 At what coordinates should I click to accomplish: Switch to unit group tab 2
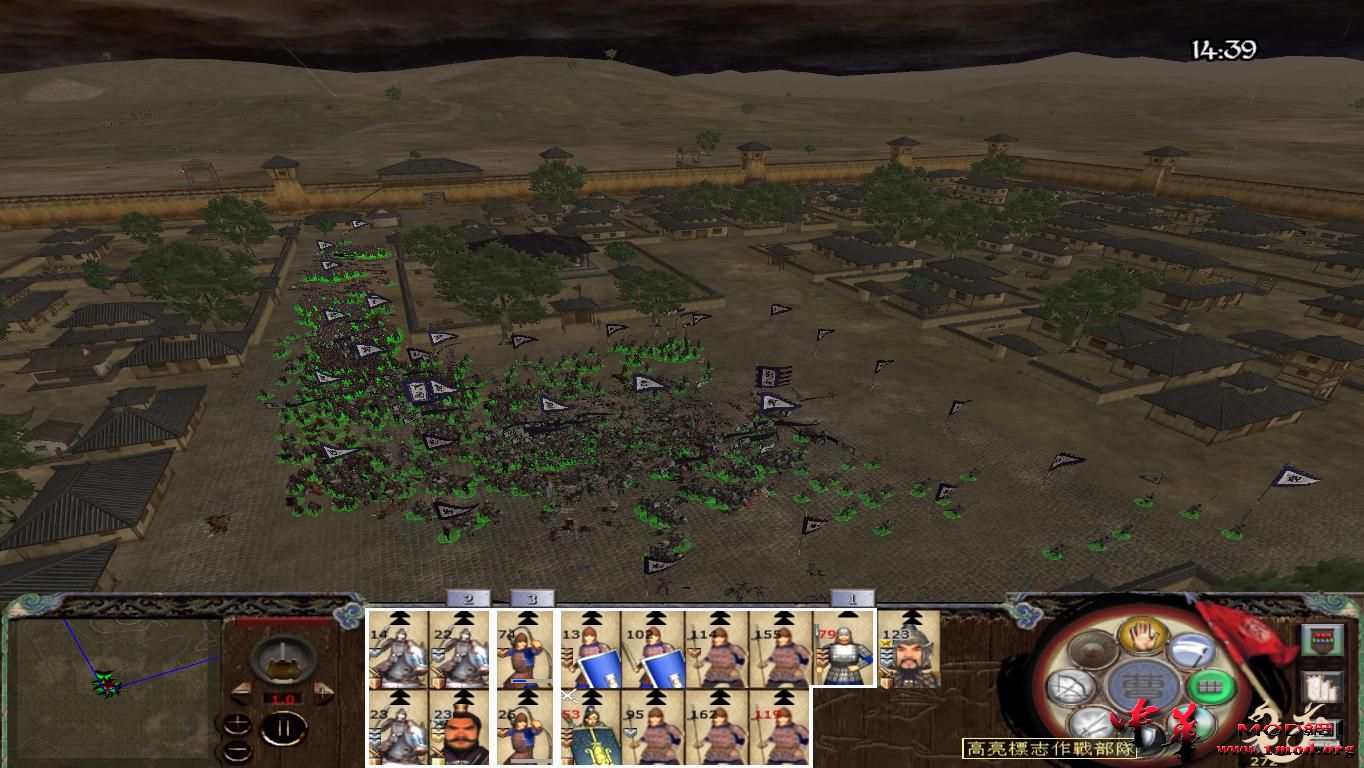coord(468,598)
